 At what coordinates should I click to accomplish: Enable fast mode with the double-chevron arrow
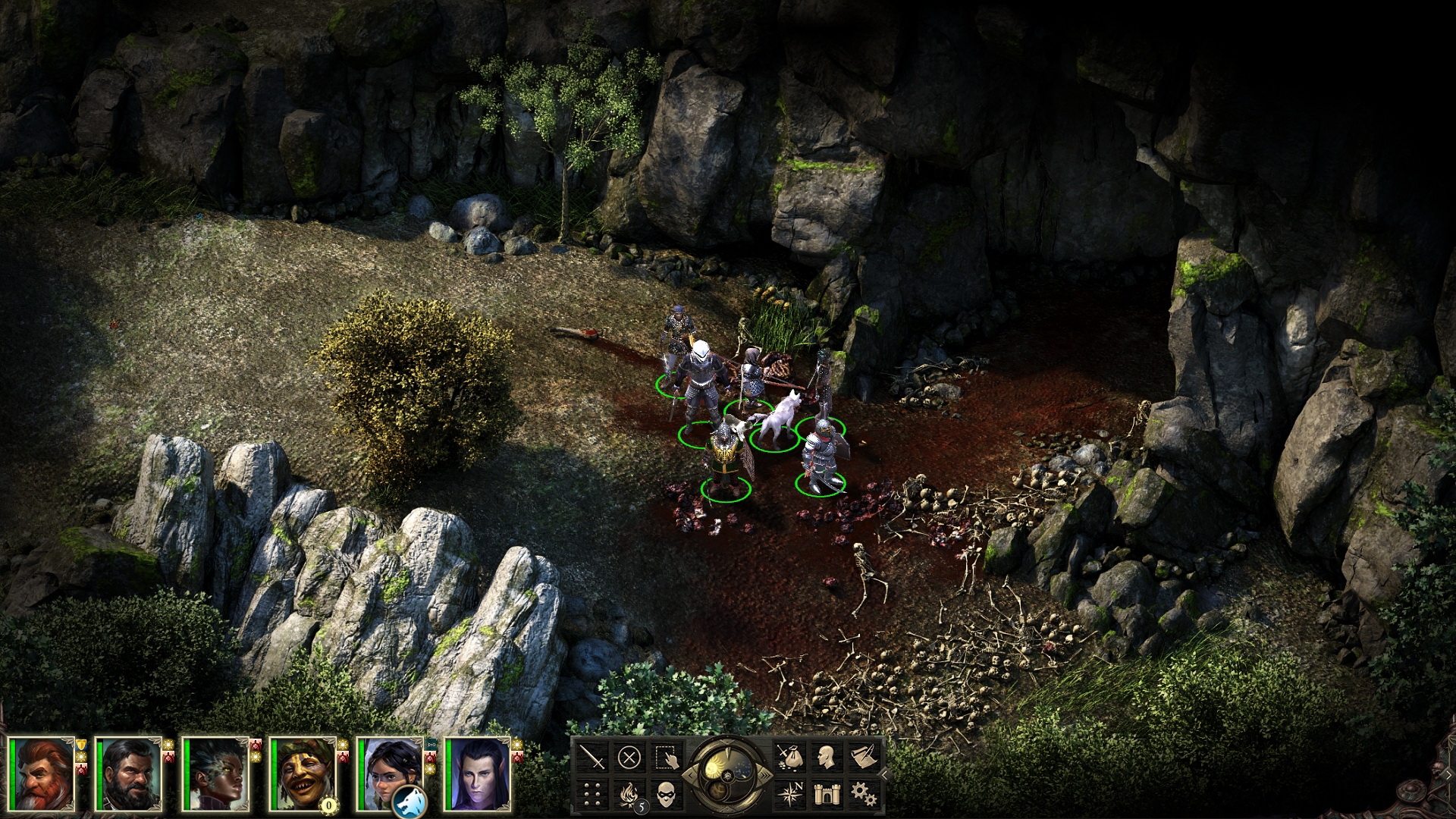pyautogui.click(x=764, y=775)
